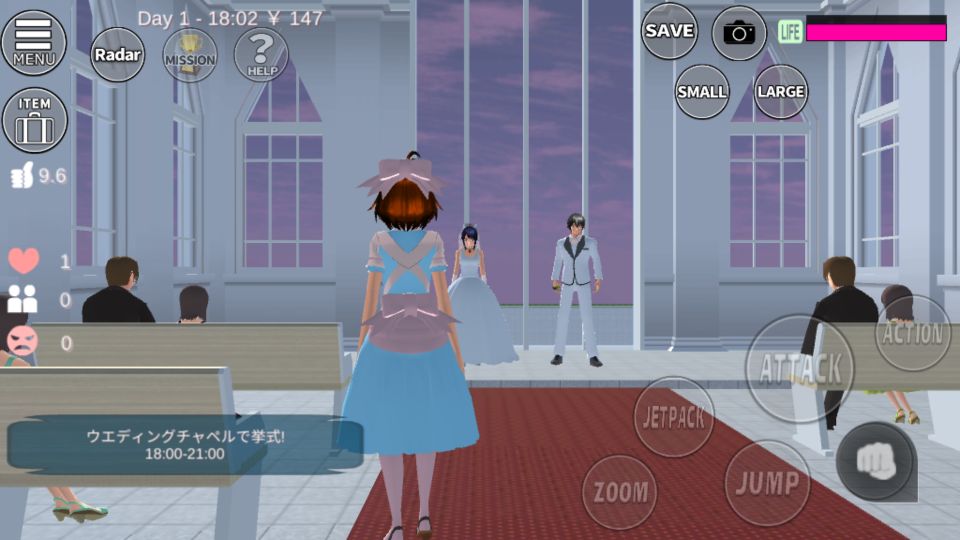Viewport: 960px width, 540px height.
Task: Tap the fist punch icon button
Action: click(x=874, y=461)
